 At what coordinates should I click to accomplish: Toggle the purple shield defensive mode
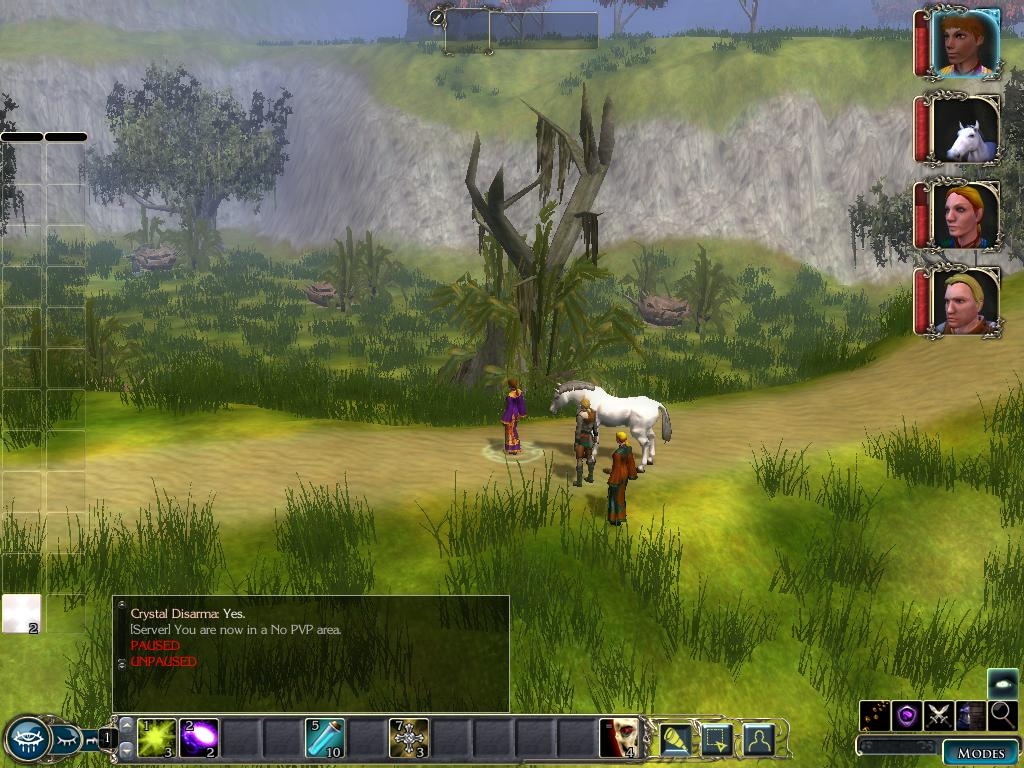pyautogui.click(x=907, y=715)
